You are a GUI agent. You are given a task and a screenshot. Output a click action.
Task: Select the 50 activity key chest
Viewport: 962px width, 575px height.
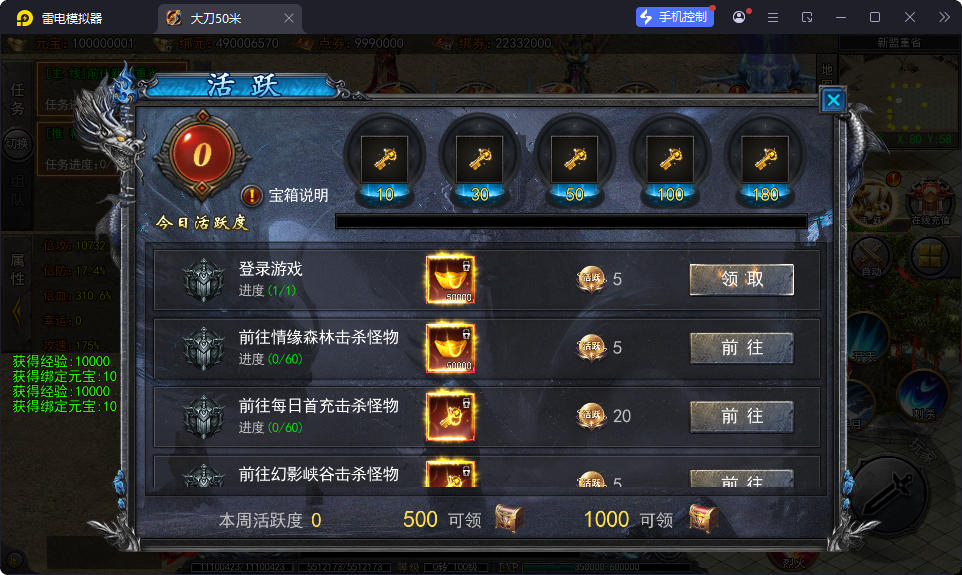(574, 160)
